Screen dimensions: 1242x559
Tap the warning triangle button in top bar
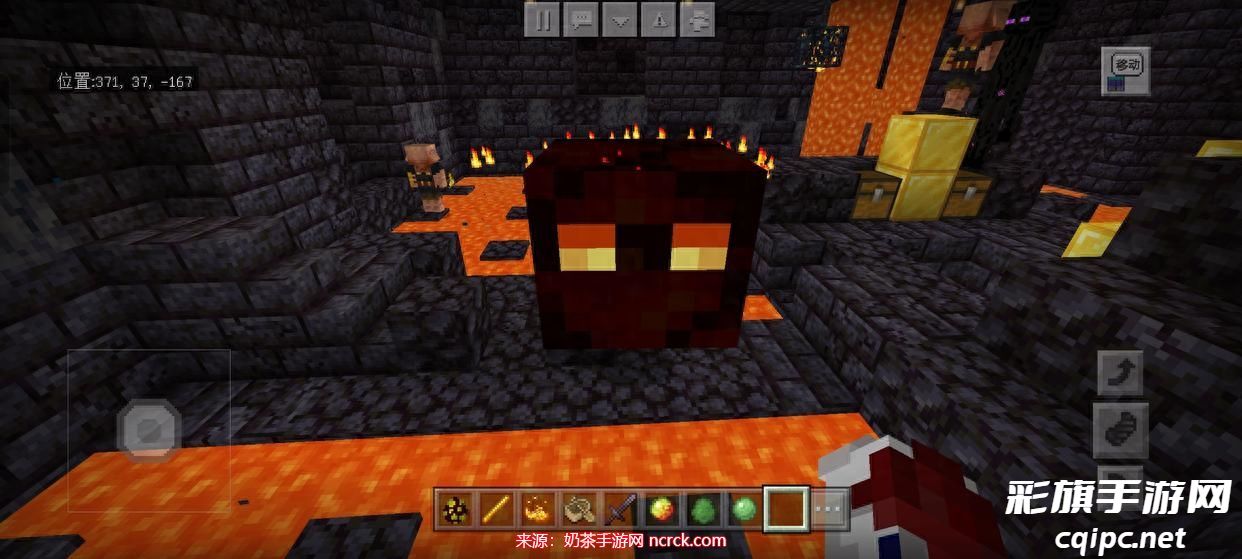click(659, 20)
